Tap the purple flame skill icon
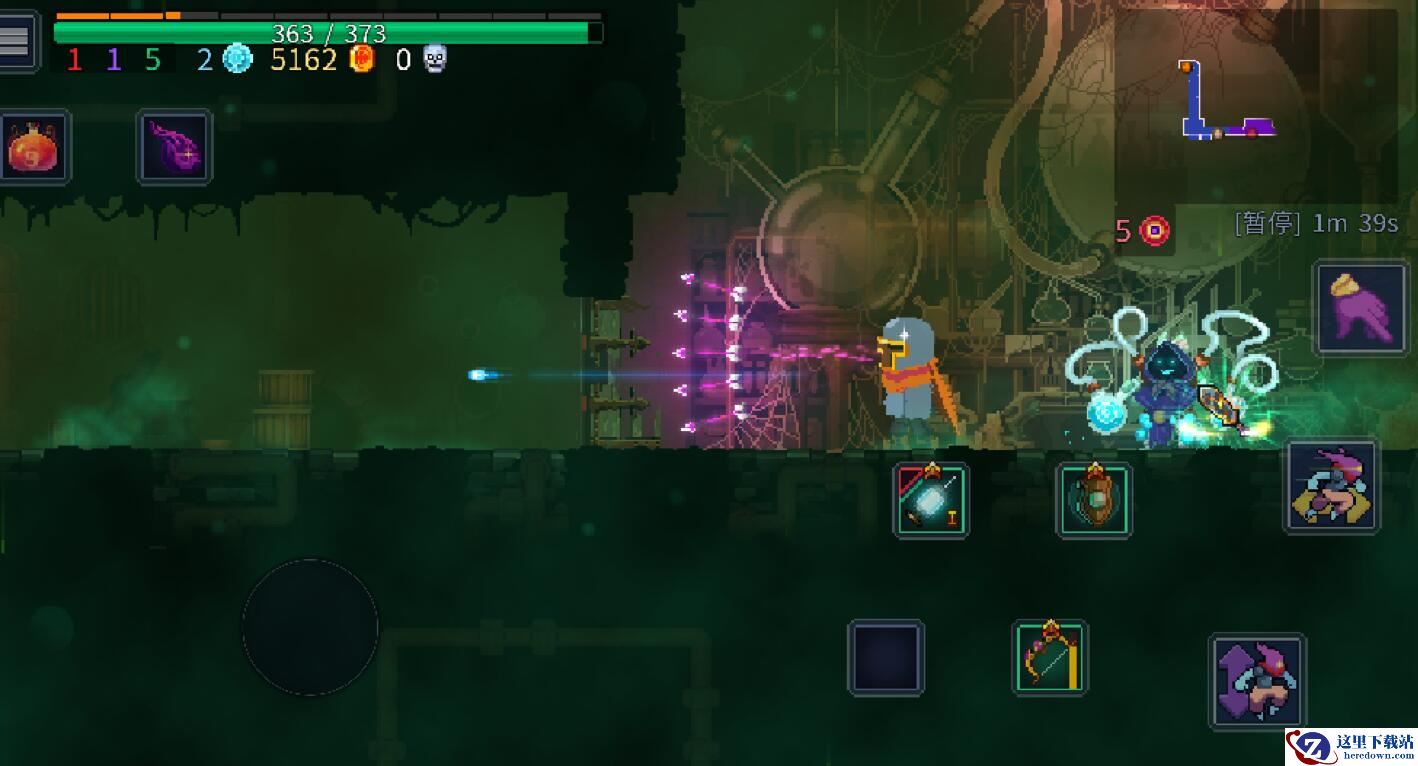 point(175,147)
